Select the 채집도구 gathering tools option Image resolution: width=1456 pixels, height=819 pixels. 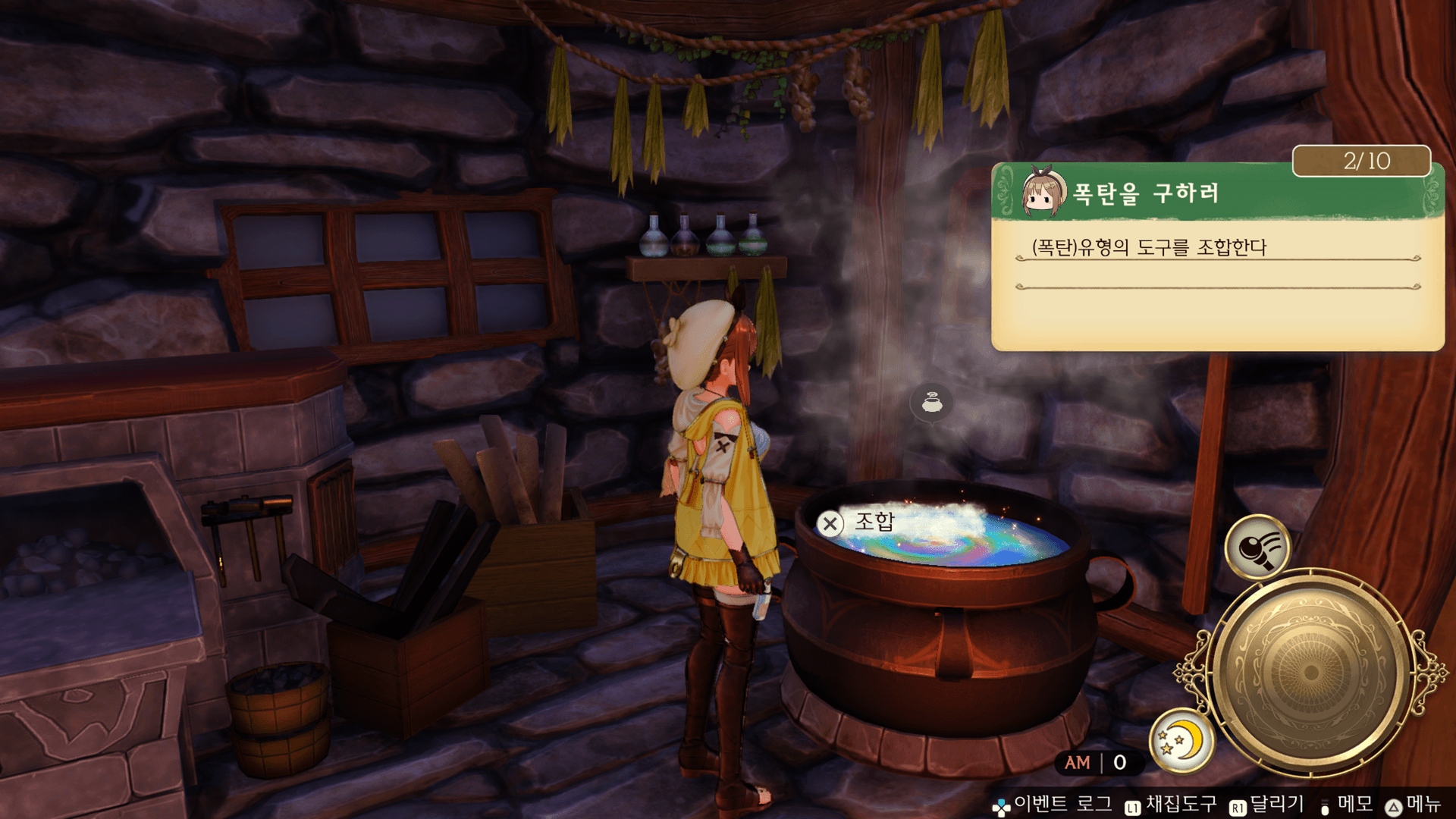coord(1172,804)
